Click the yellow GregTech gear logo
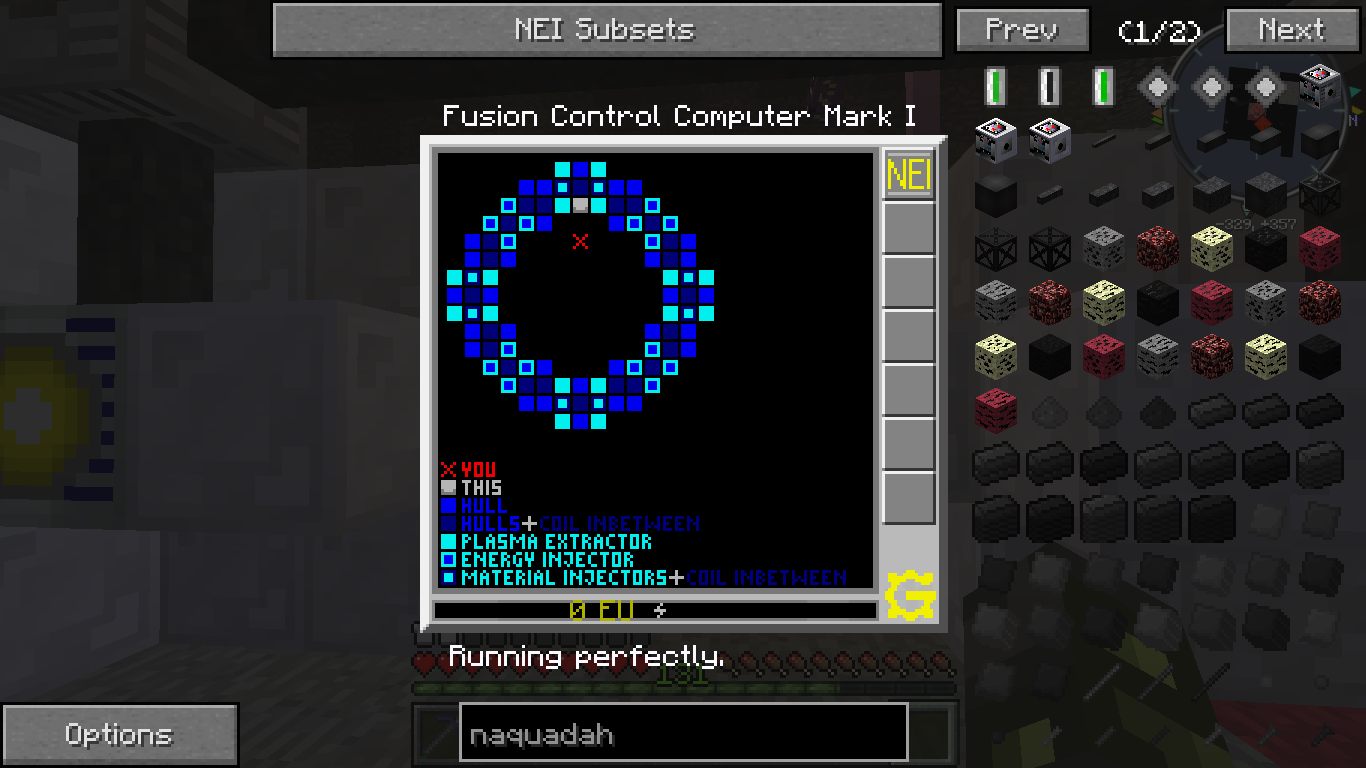Image resolution: width=1366 pixels, height=768 pixels. (910, 595)
